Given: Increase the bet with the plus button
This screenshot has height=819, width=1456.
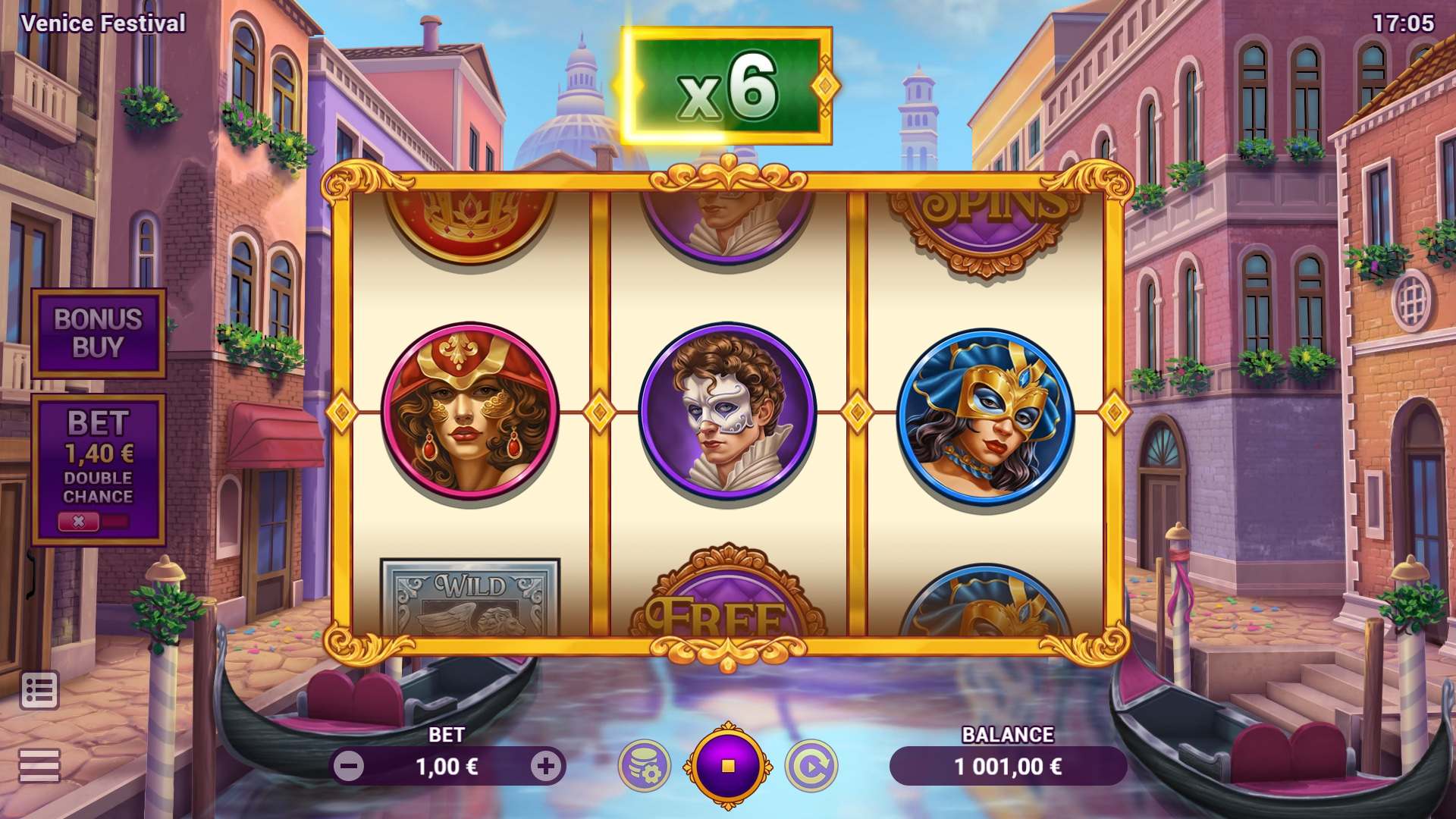Looking at the screenshot, I should [545, 767].
